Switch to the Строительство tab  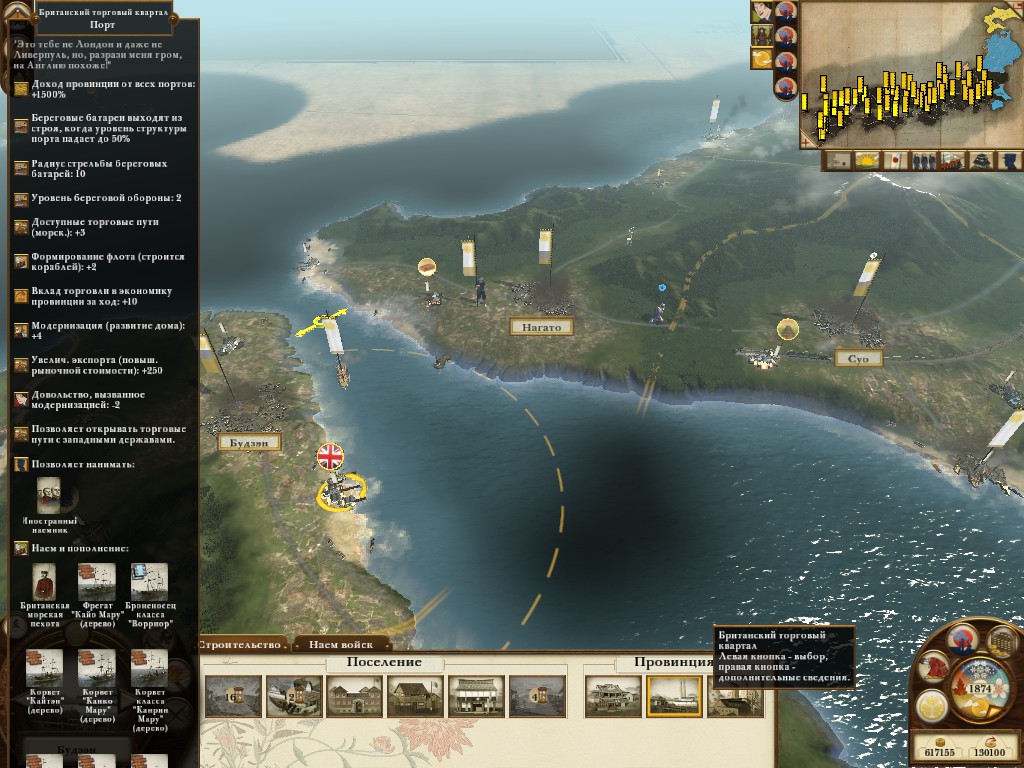tap(242, 645)
